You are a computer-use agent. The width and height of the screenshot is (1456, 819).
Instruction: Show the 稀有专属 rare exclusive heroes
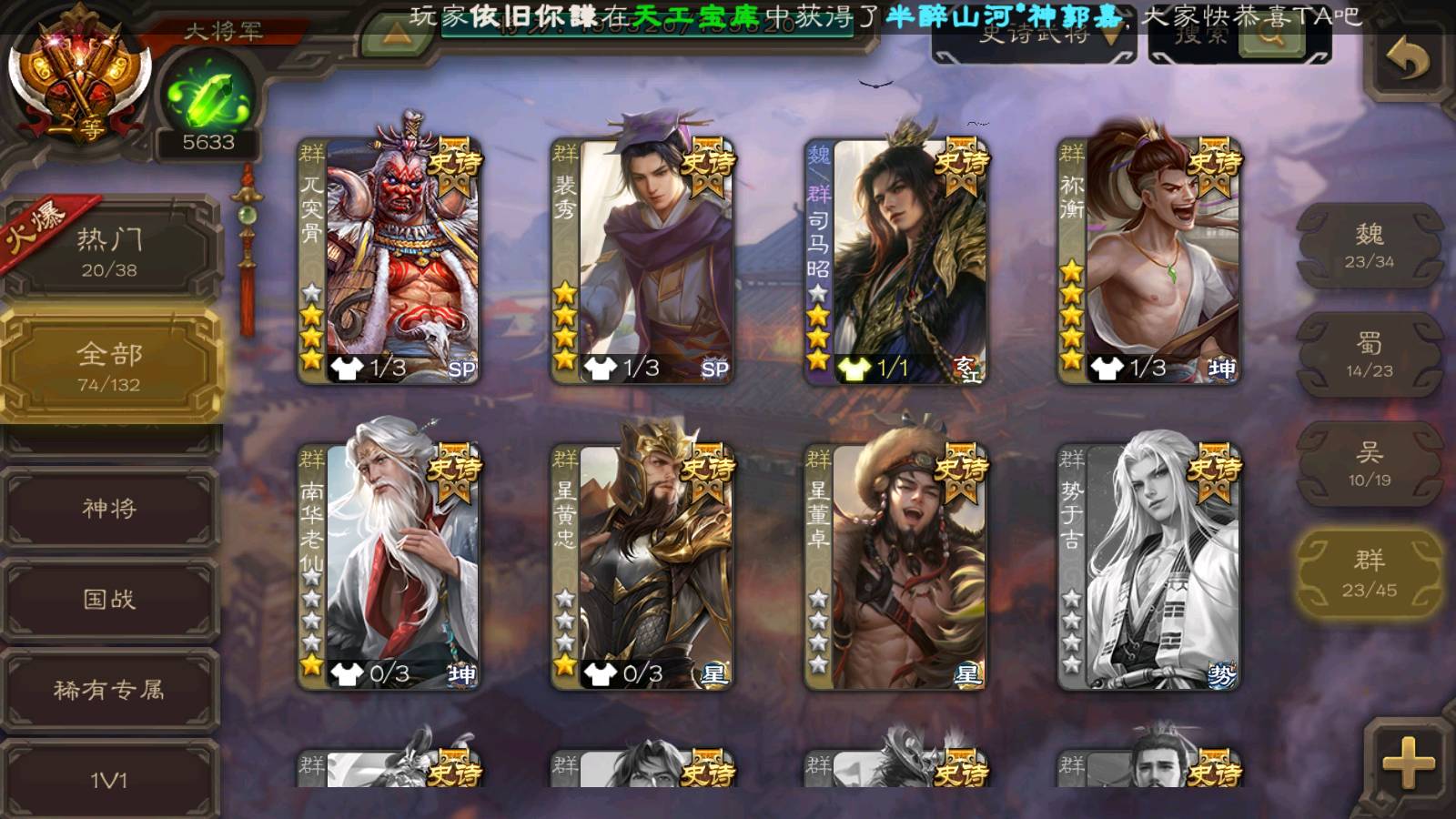point(109,690)
